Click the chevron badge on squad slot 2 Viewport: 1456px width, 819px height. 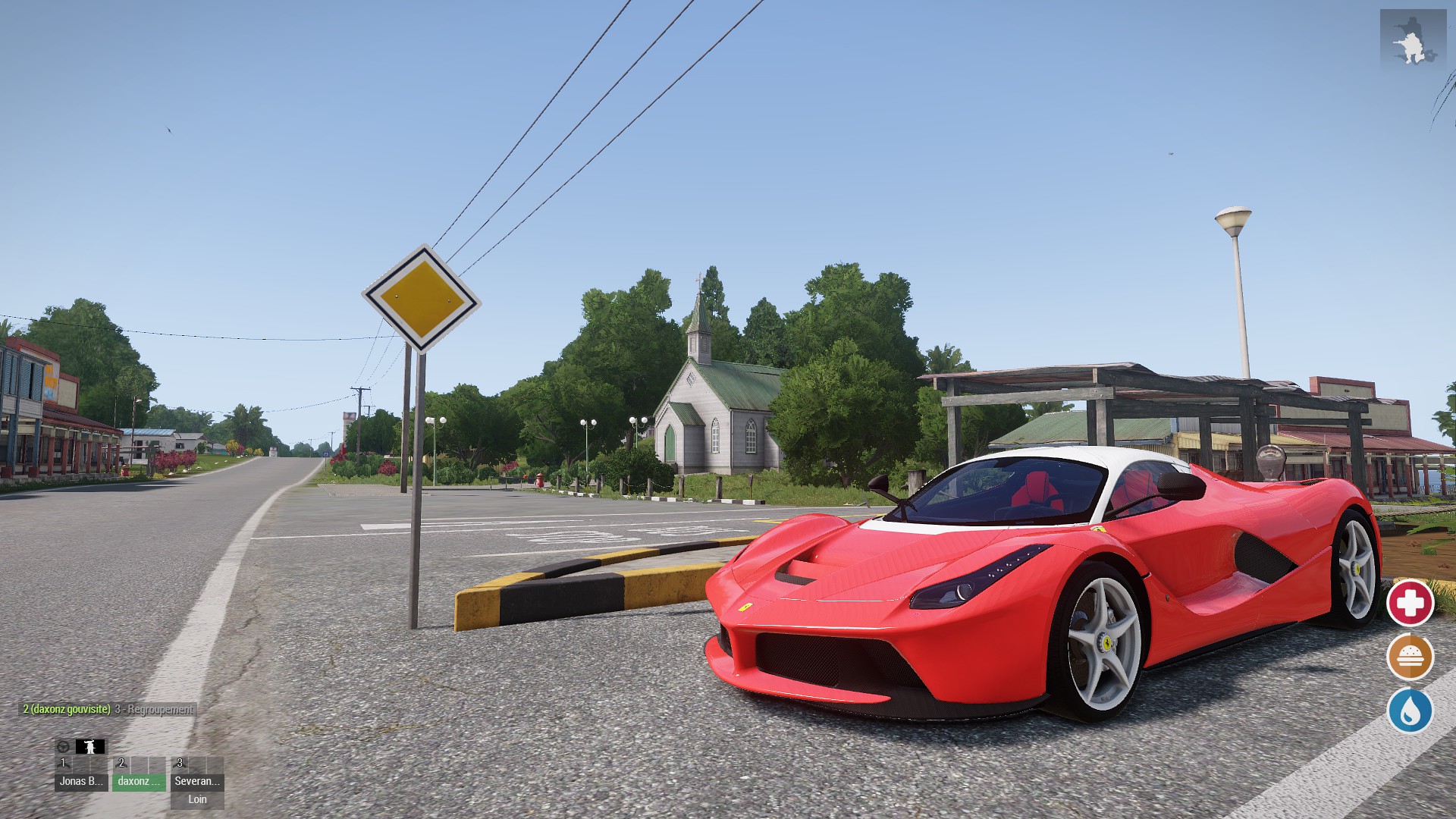[122, 764]
